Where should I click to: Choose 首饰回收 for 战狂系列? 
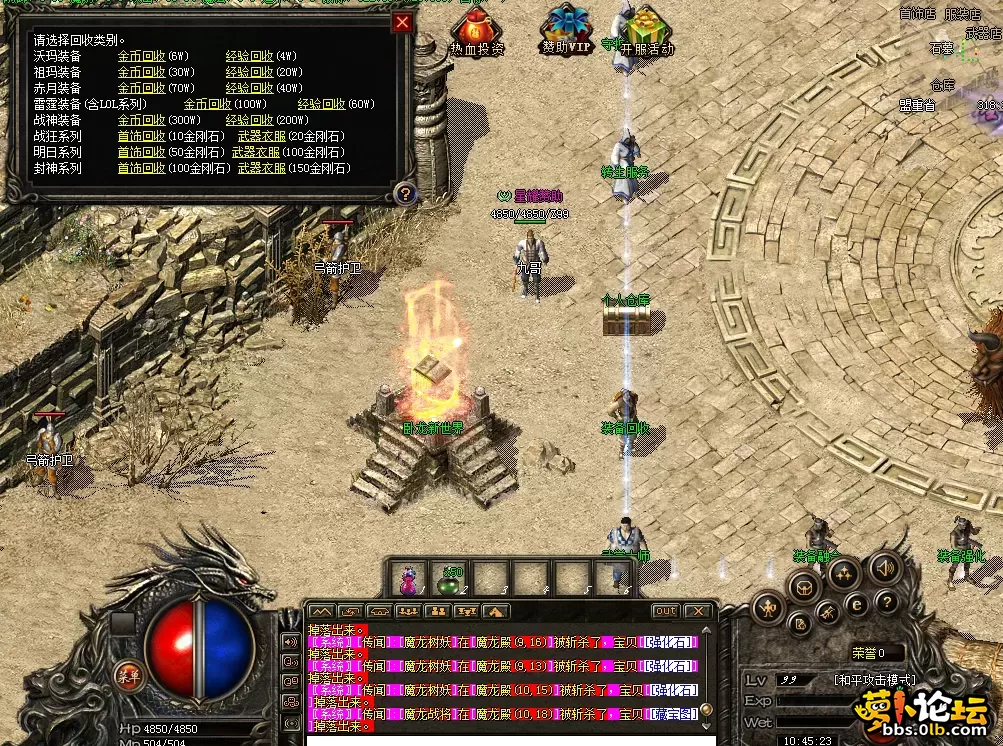tap(141, 136)
